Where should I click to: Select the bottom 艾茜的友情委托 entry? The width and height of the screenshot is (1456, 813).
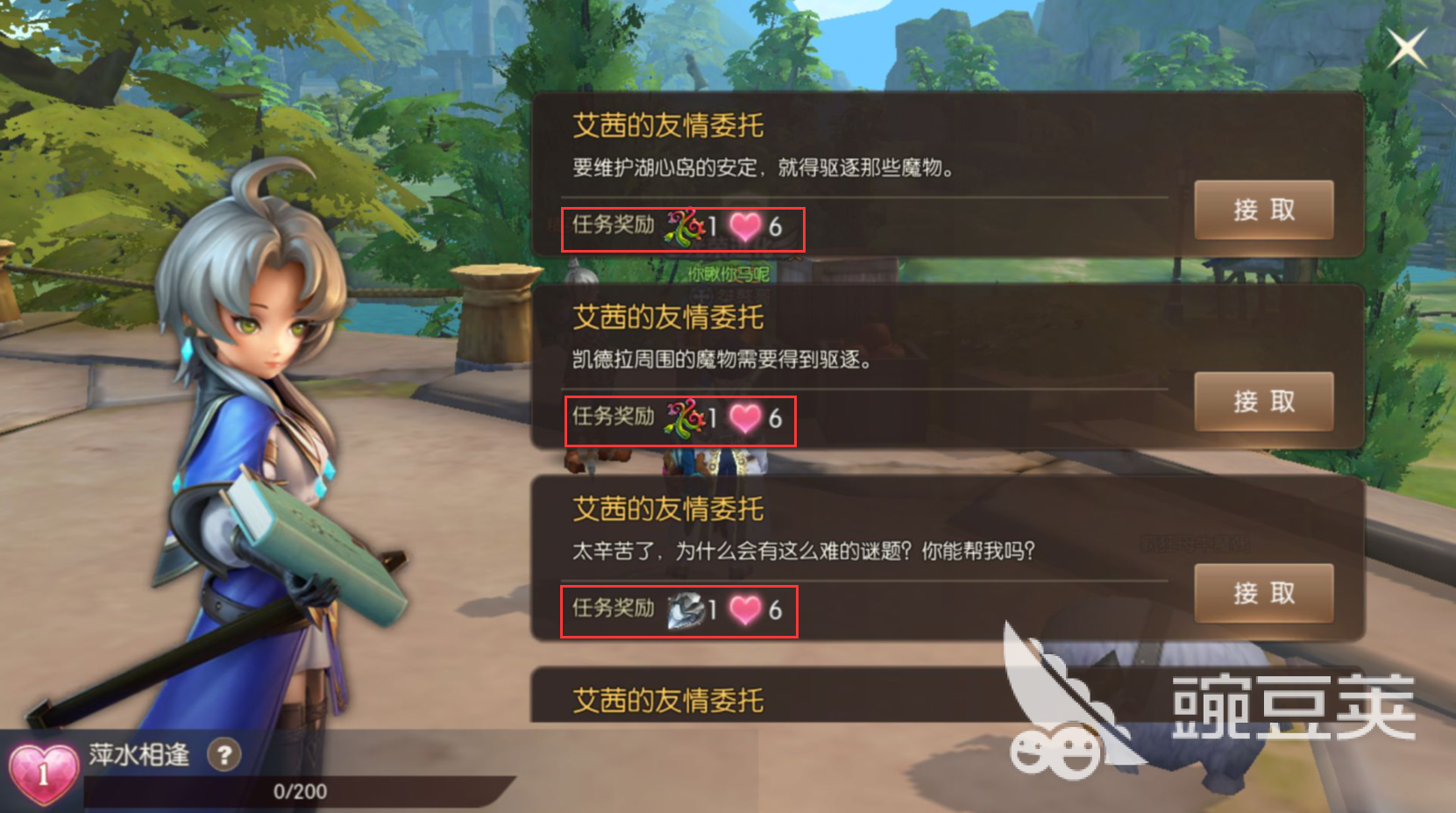pyautogui.click(x=666, y=702)
